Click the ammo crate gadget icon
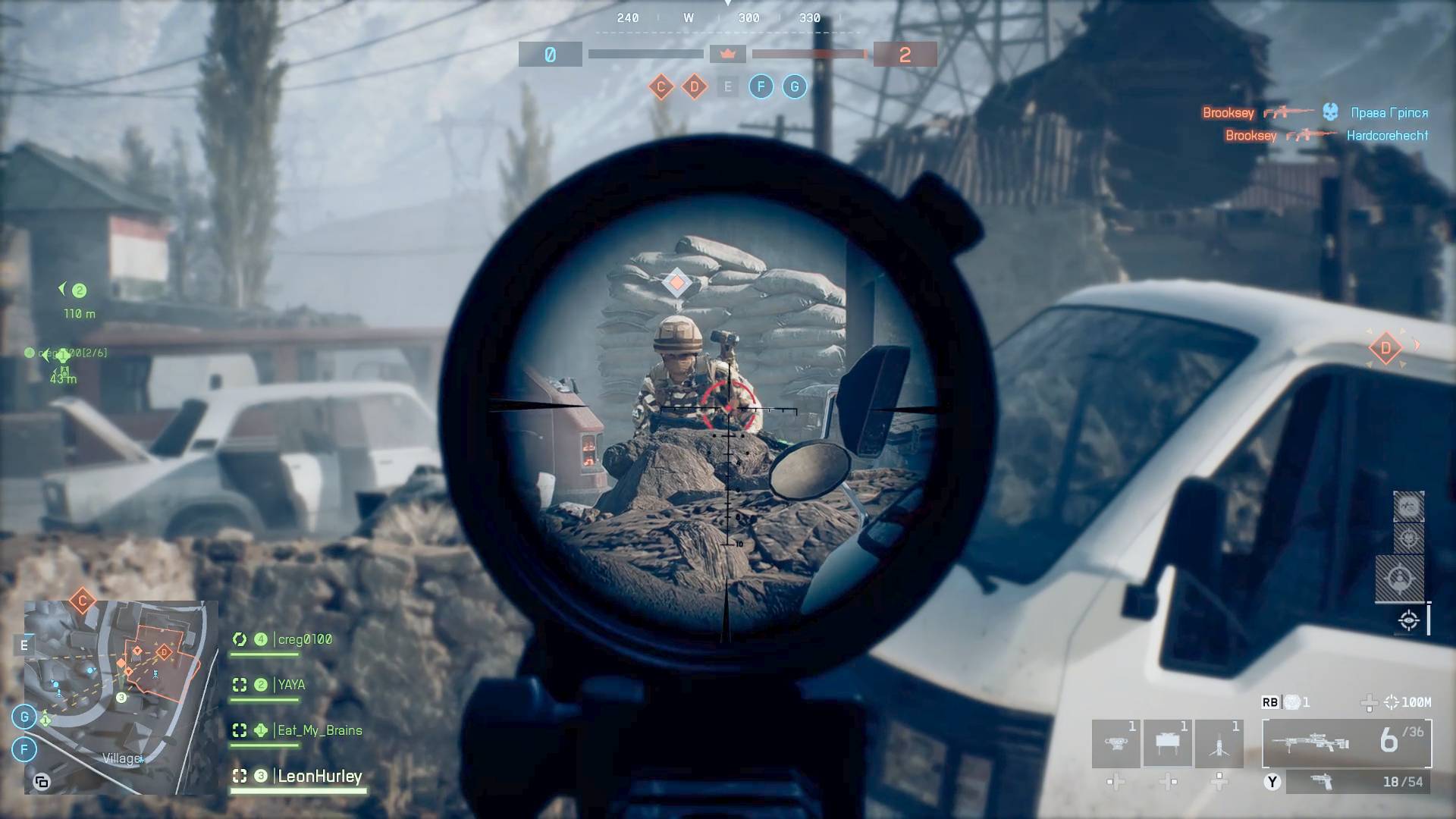1456x819 pixels. coord(1166,743)
